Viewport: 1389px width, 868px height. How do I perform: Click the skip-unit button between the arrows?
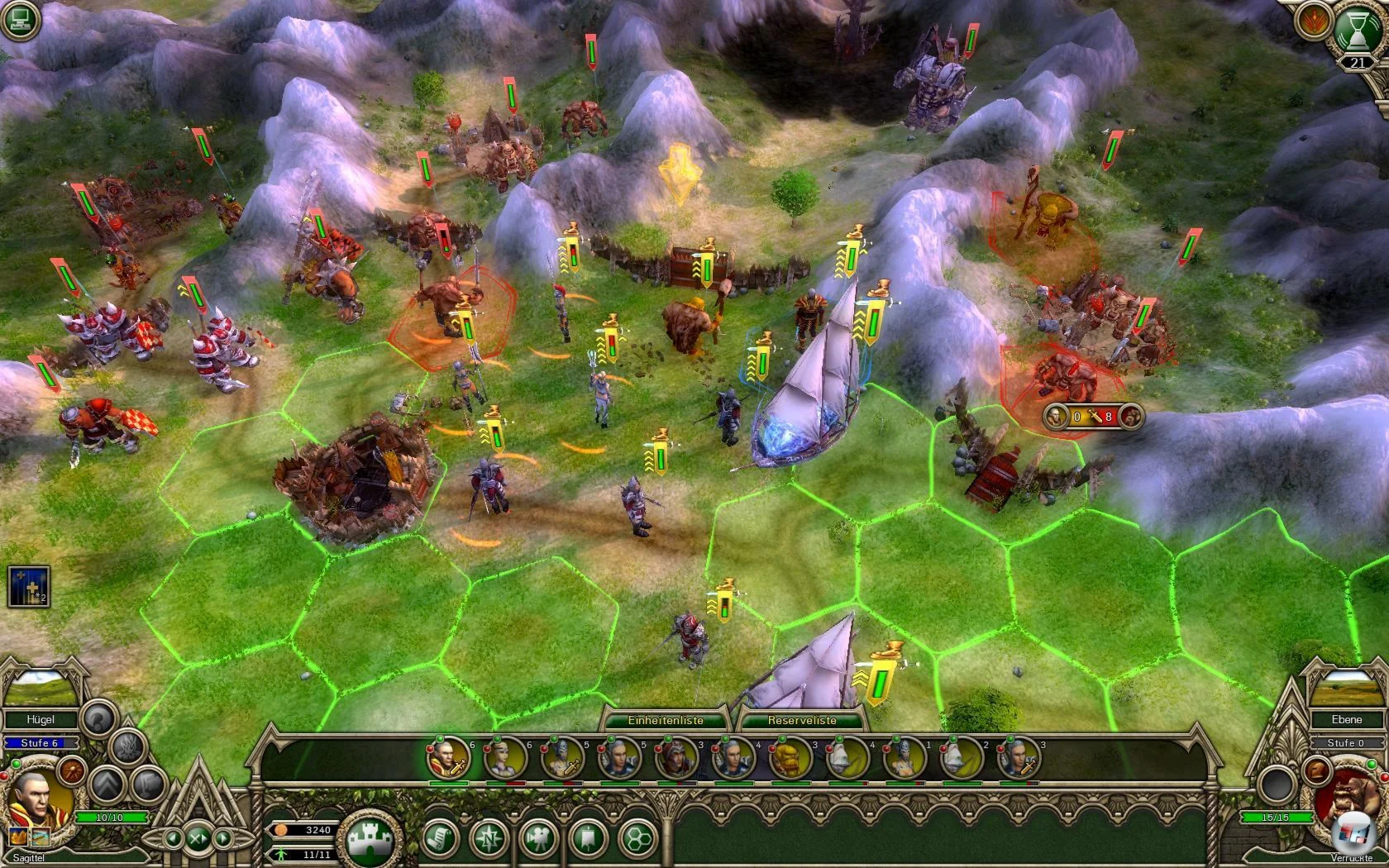198,838
